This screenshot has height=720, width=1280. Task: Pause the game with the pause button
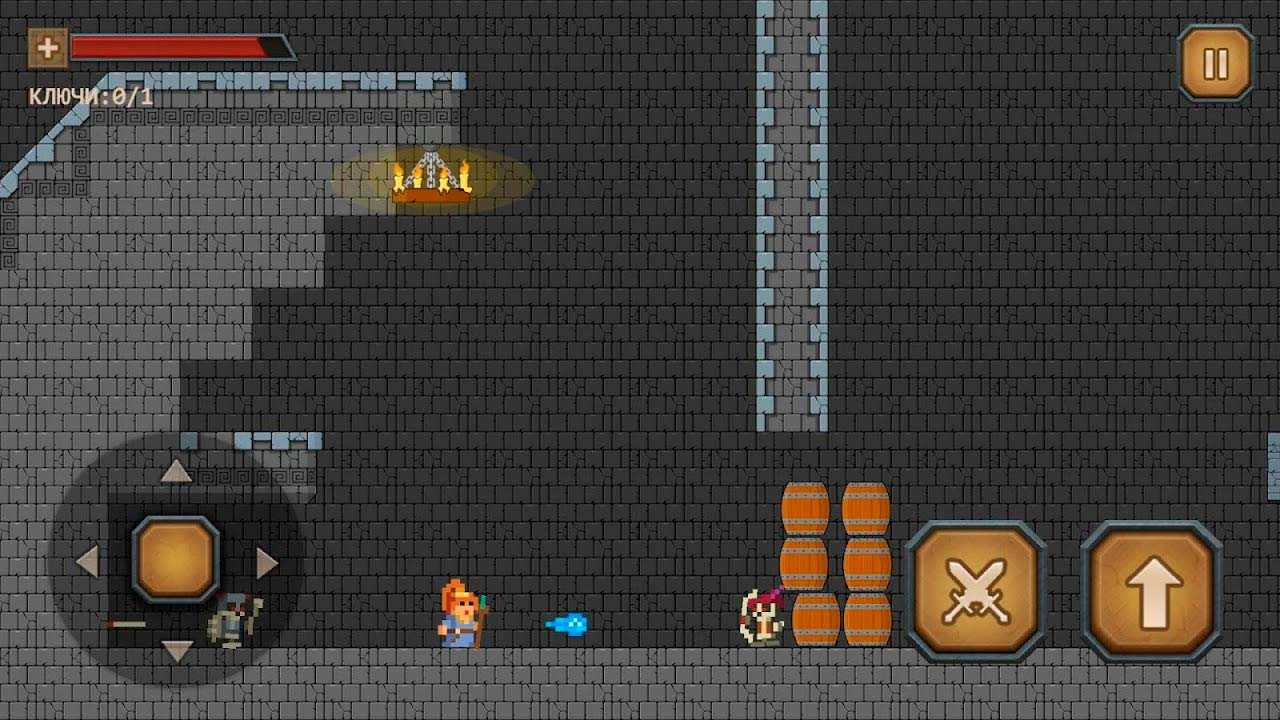click(x=1215, y=64)
